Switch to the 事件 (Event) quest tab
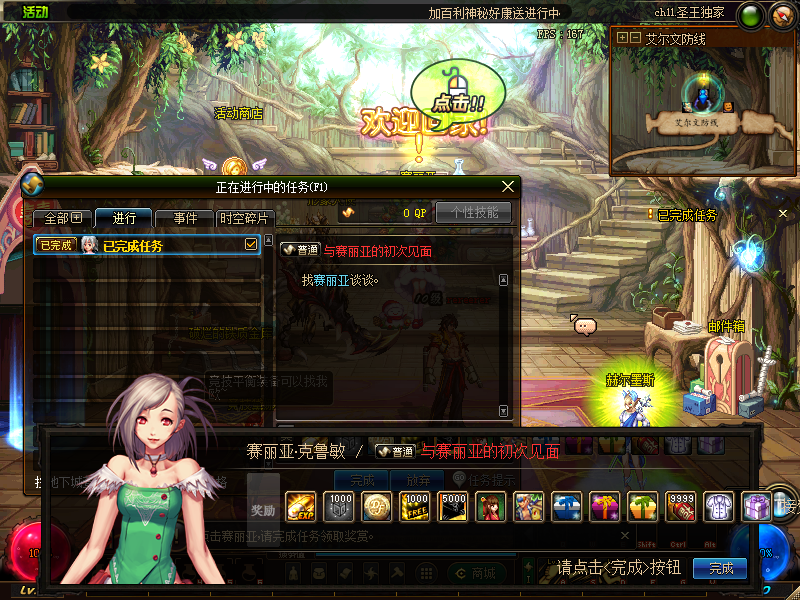Viewport: 800px width, 600px height. point(185,218)
